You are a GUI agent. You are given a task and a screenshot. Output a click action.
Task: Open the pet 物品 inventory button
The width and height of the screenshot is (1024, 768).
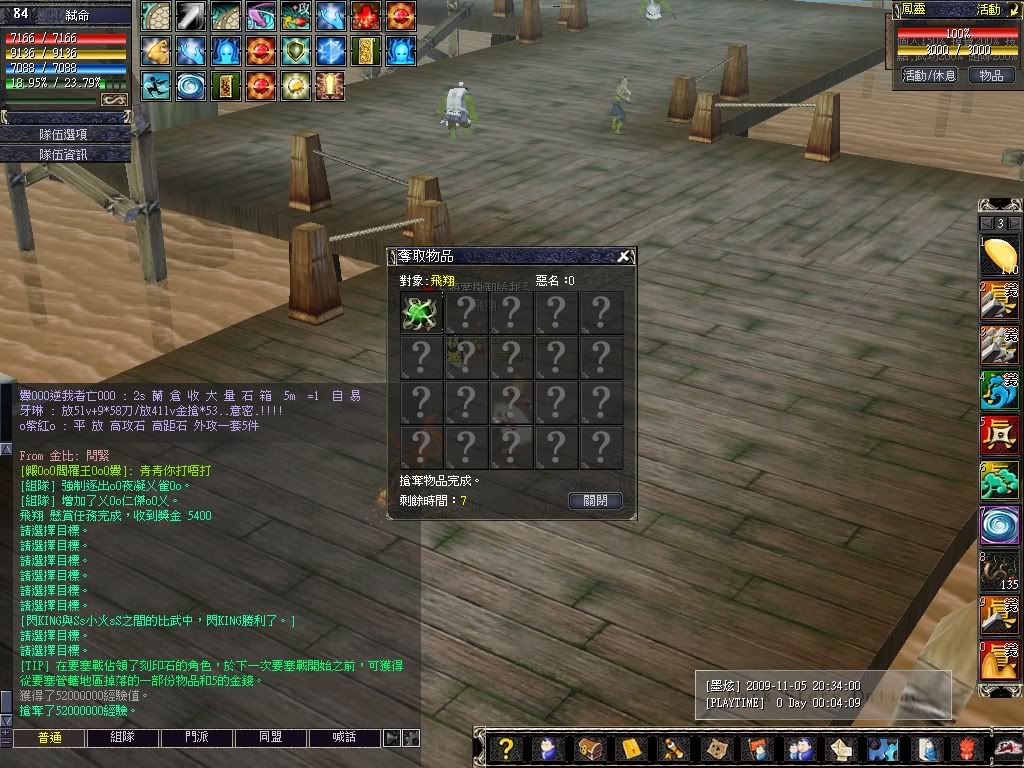(991, 75)
